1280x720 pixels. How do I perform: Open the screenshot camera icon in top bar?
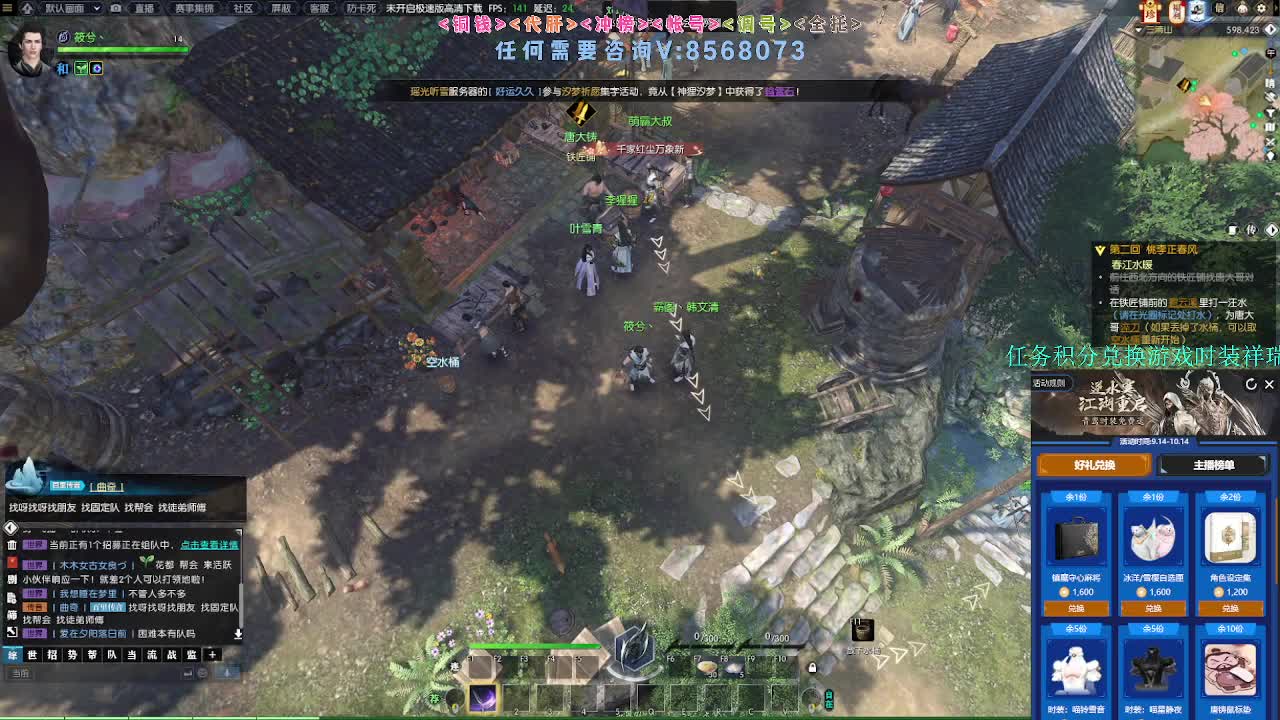pyautogui.click(x=115, y=9)
